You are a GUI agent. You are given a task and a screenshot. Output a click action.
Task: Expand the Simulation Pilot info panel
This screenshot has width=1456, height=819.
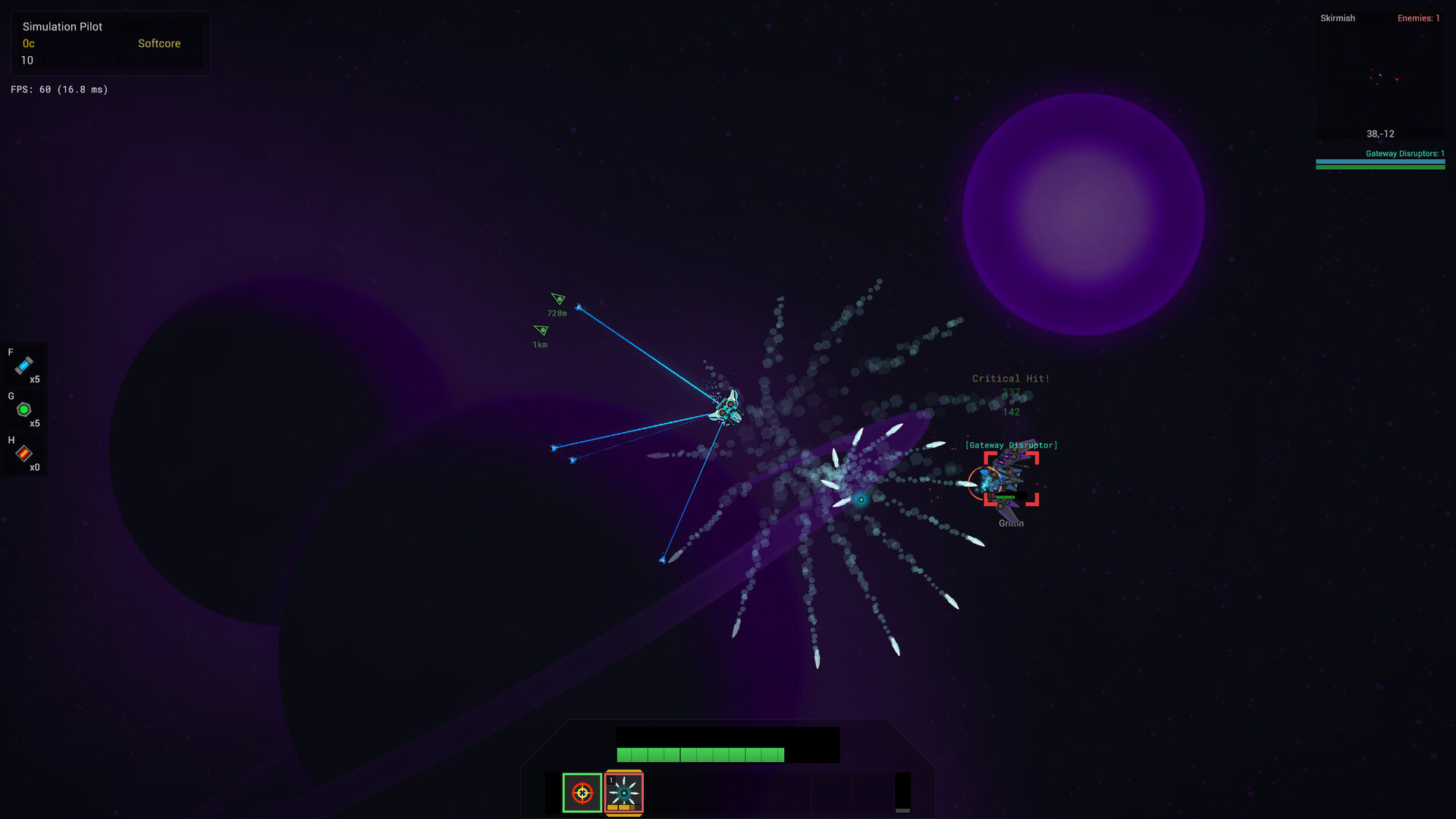[x=64, y=27]
